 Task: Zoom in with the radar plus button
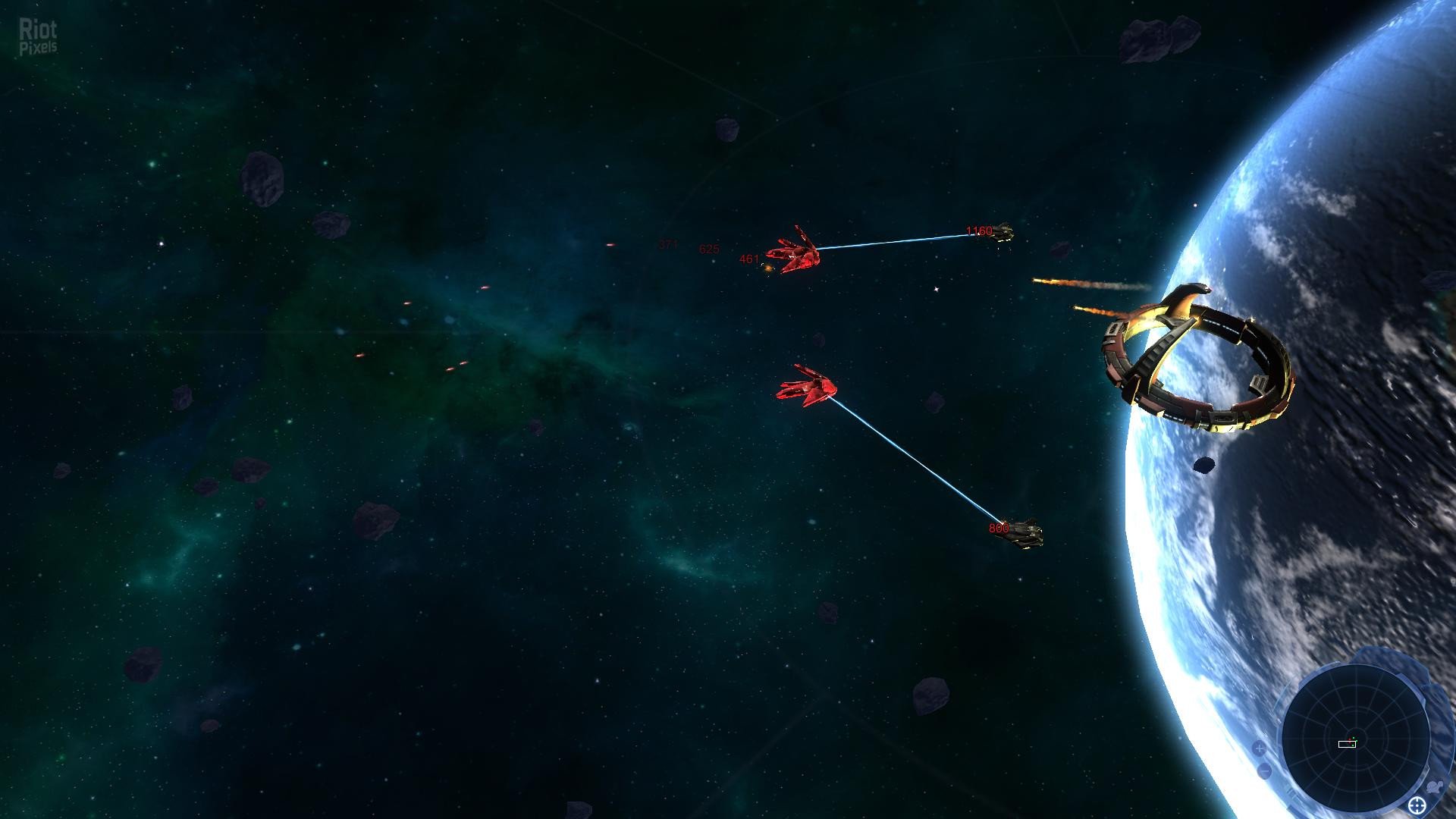(1260, 748)
